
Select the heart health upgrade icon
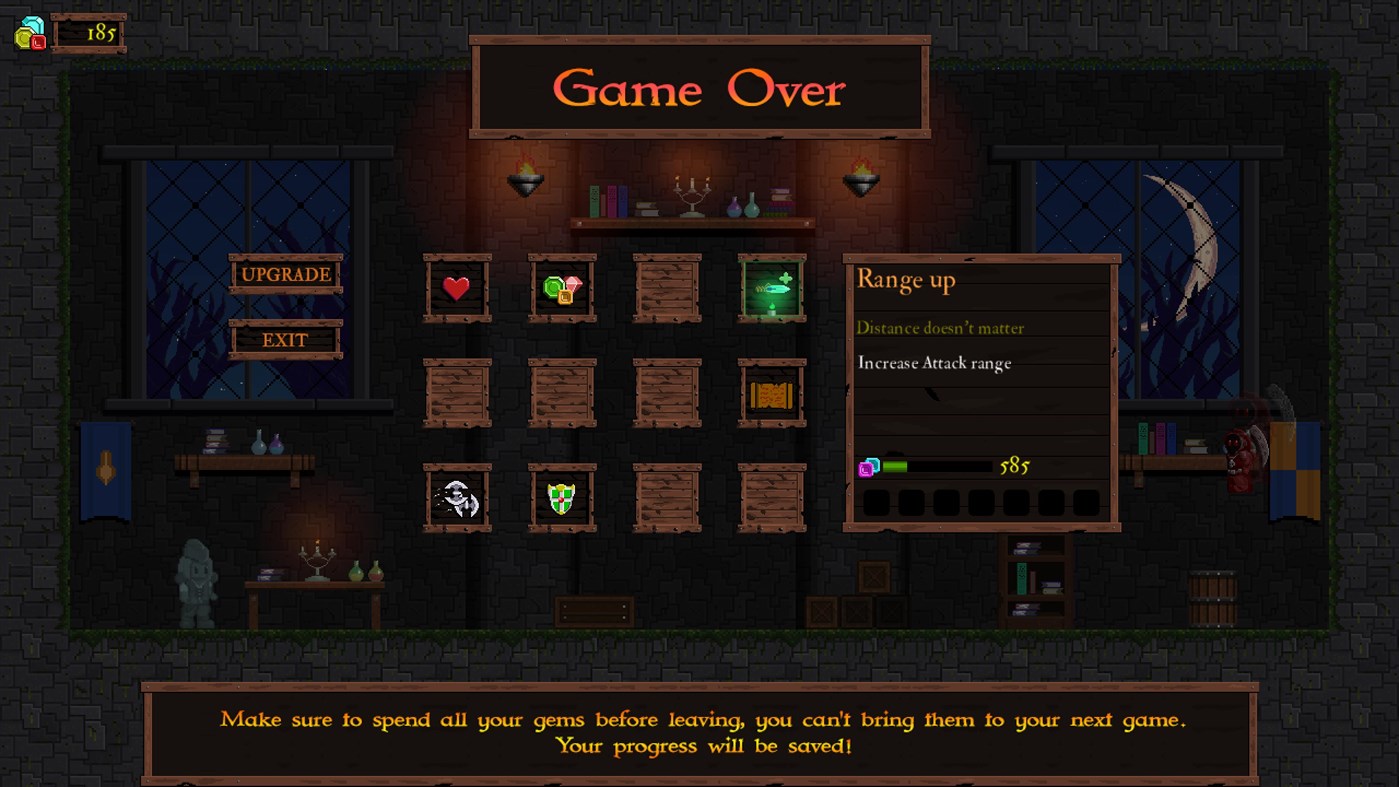pyautogui.click(x=457, y=289)
